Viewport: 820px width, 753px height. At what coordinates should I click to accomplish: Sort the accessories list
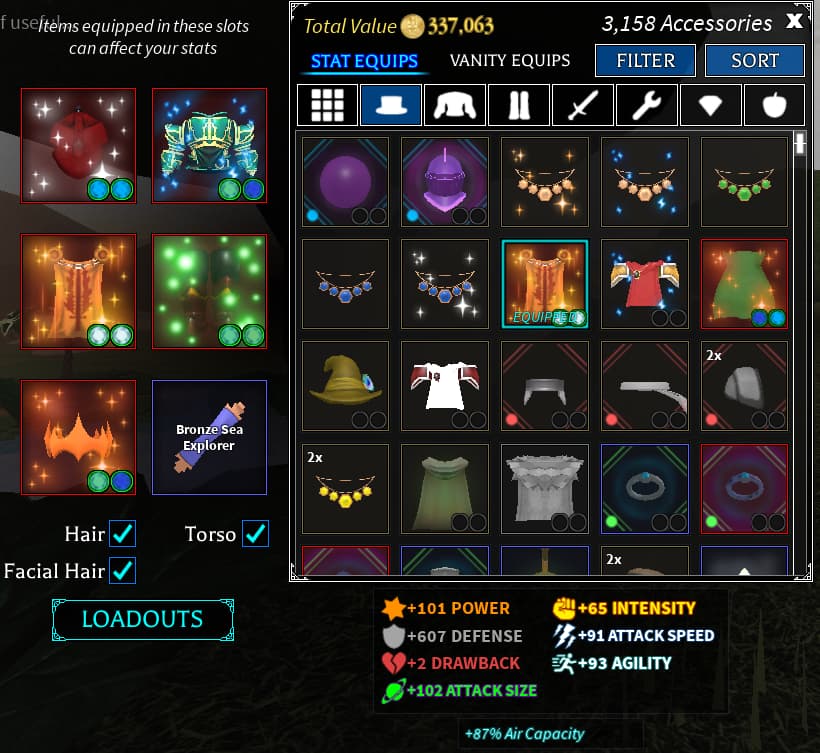point(754,61)
